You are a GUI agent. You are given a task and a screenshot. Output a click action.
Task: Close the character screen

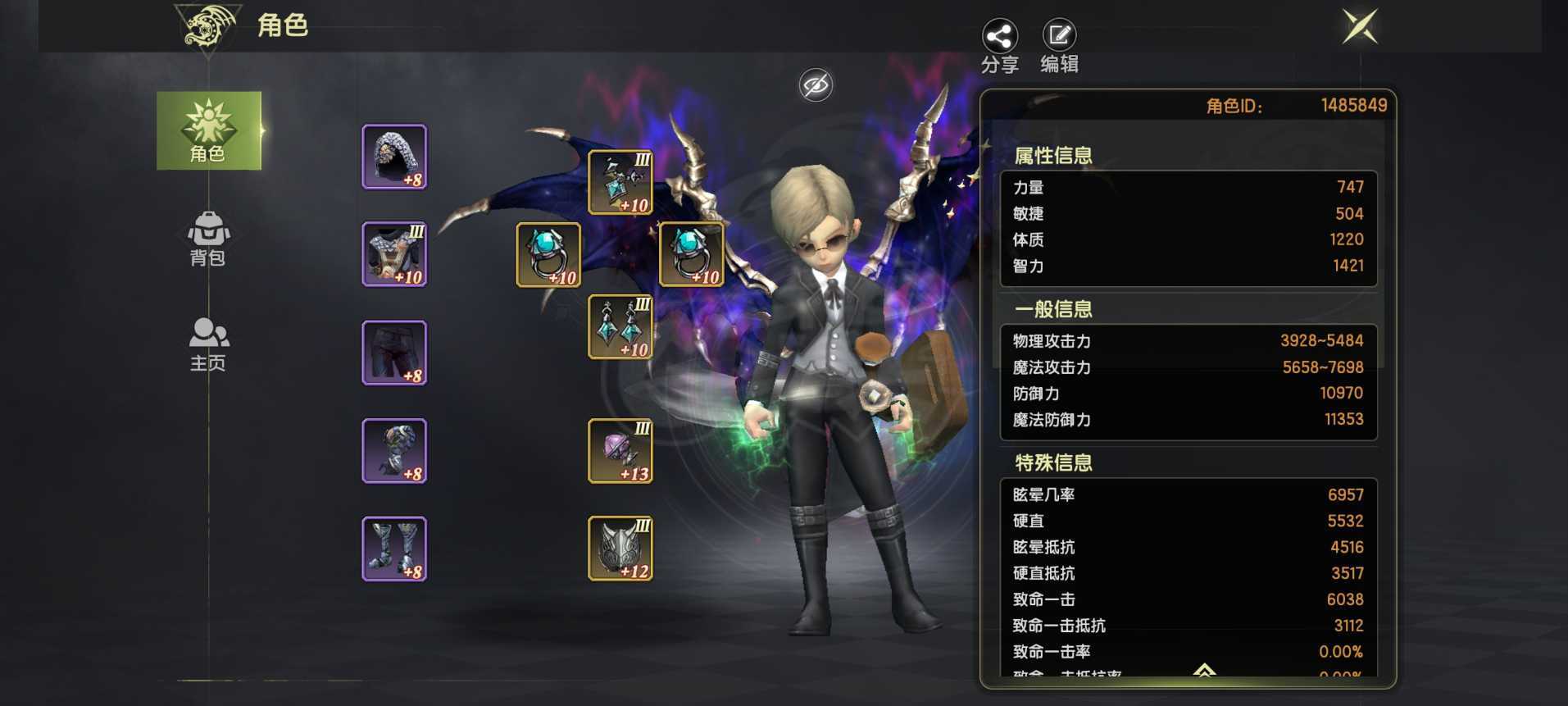pyautogui.click(x=1360, y=27)
